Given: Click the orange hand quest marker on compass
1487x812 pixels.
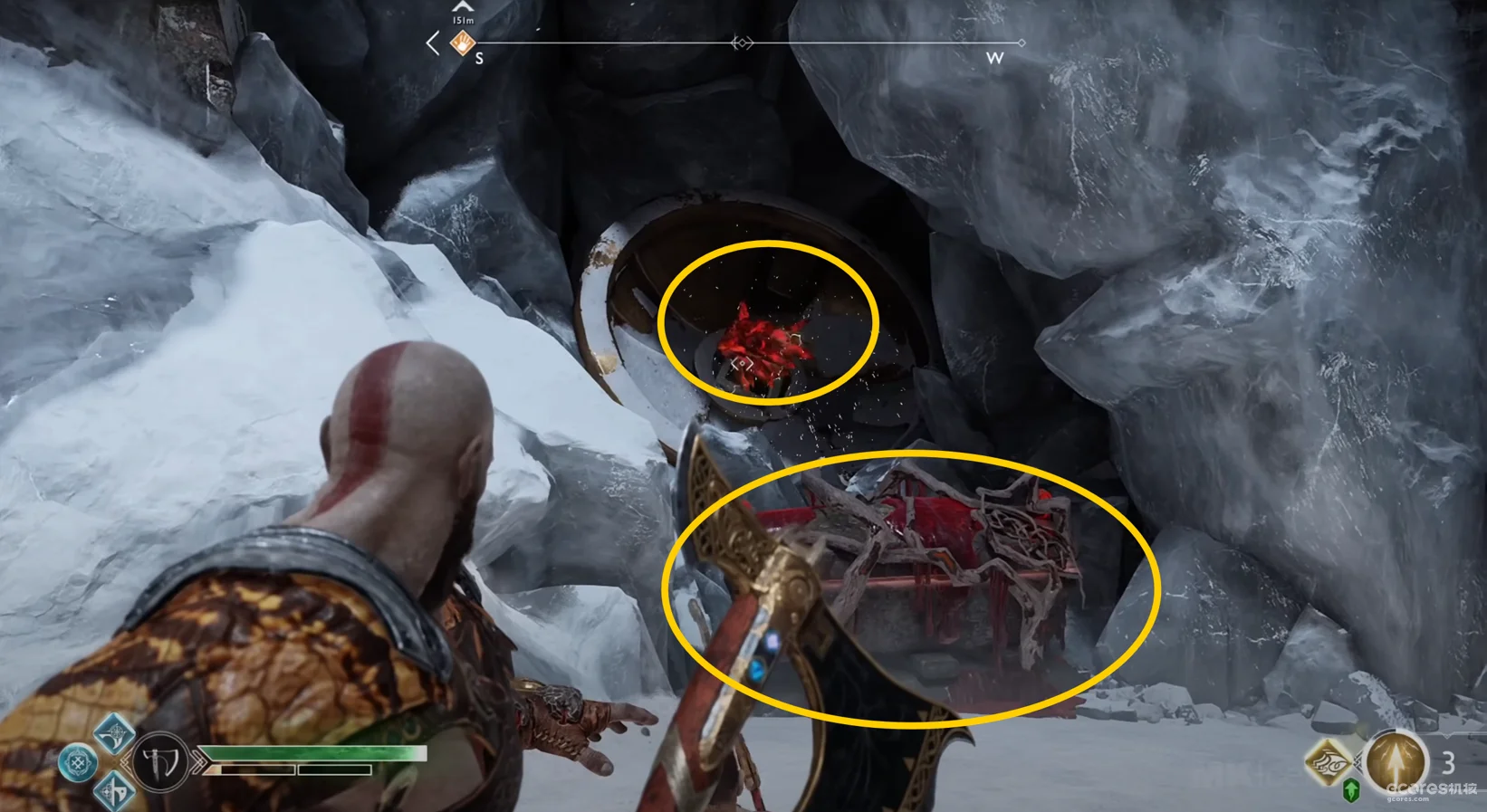Looking at the screenshot, I should point(463,43).
